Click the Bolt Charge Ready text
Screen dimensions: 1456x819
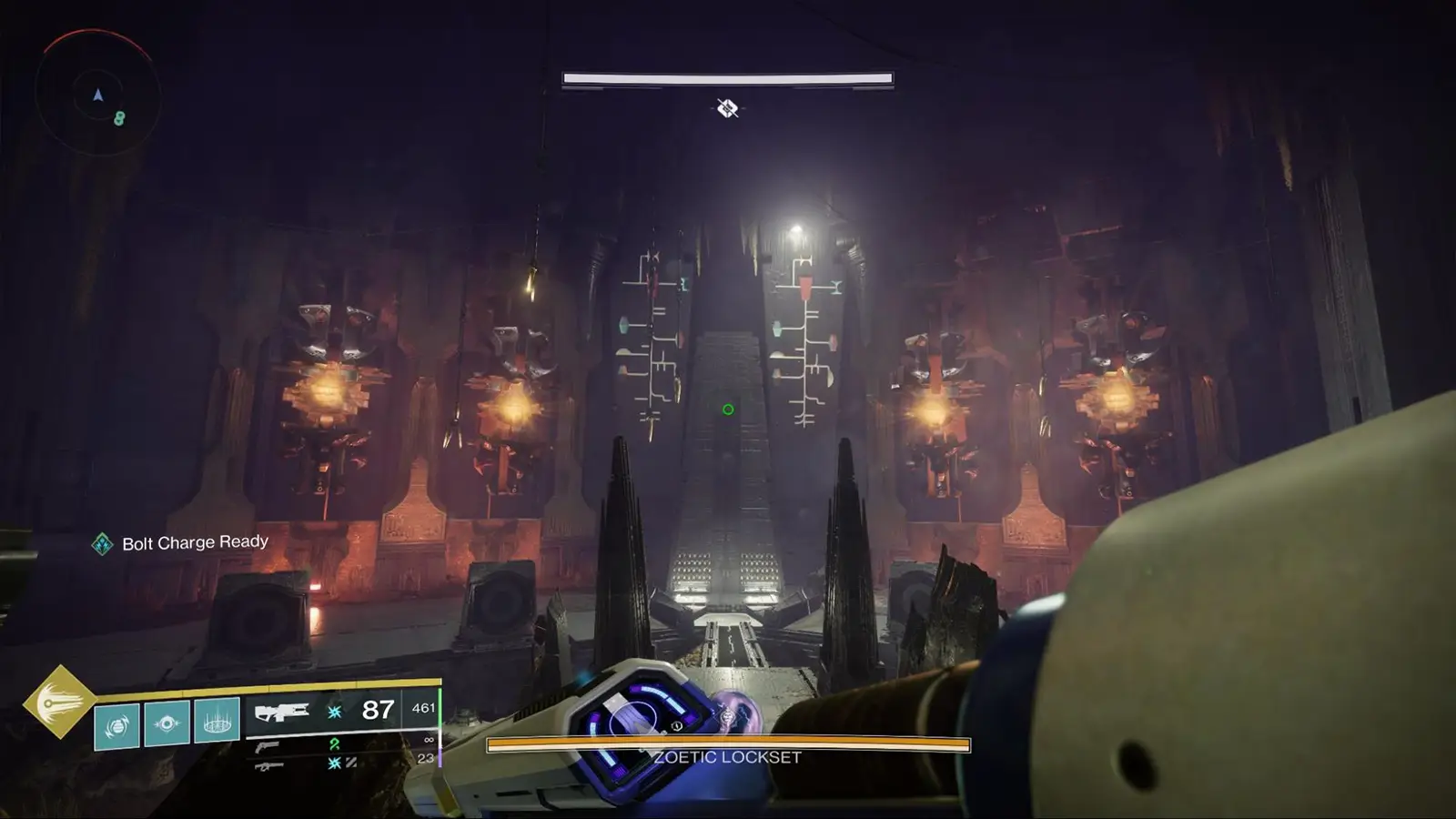[195, 541]
